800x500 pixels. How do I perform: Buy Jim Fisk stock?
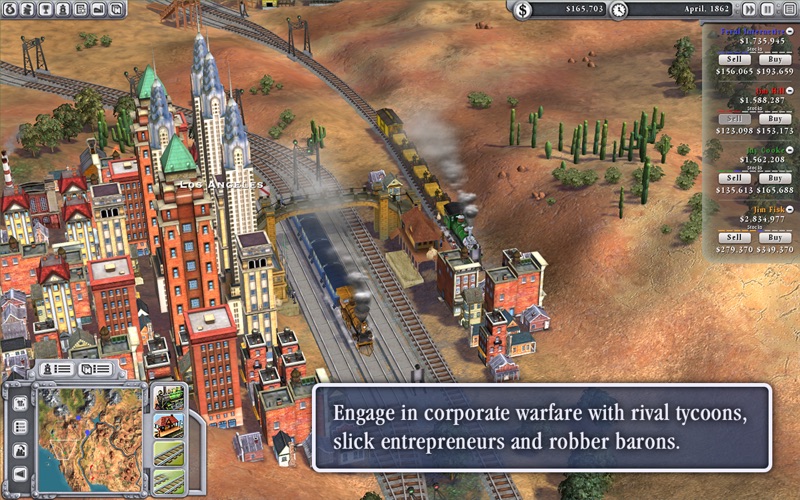click(774, 237)
